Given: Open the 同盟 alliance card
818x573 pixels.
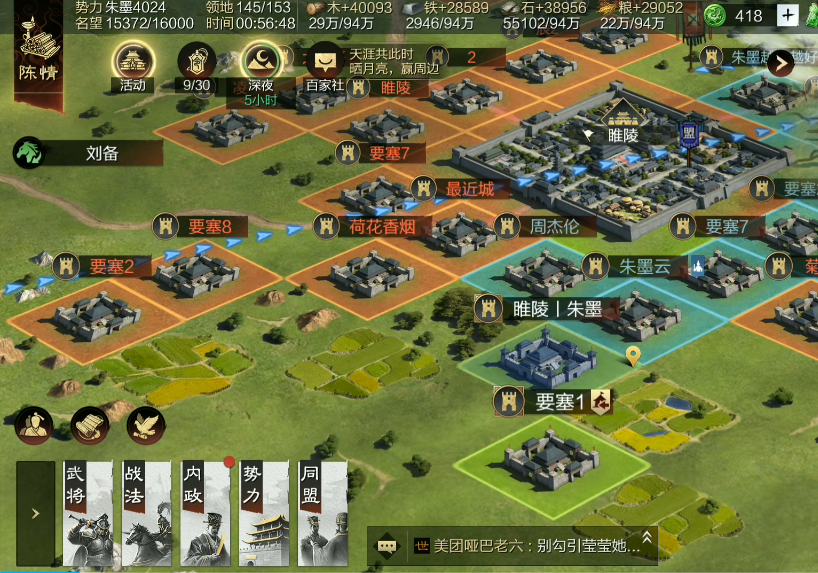Looking at the screenshot, I should [x=322, y=513].
